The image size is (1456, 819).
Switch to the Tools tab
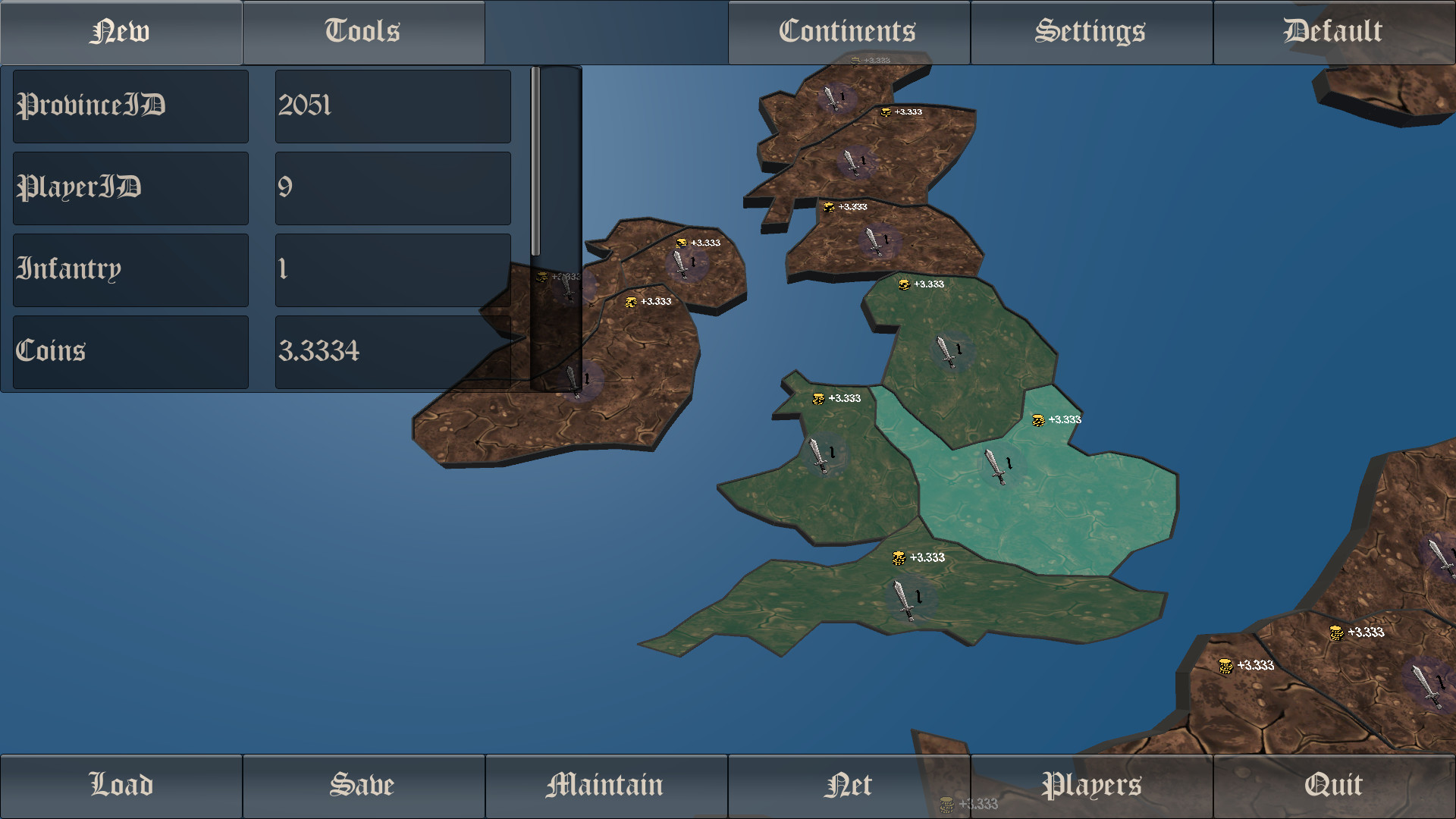tap(362, 32)
